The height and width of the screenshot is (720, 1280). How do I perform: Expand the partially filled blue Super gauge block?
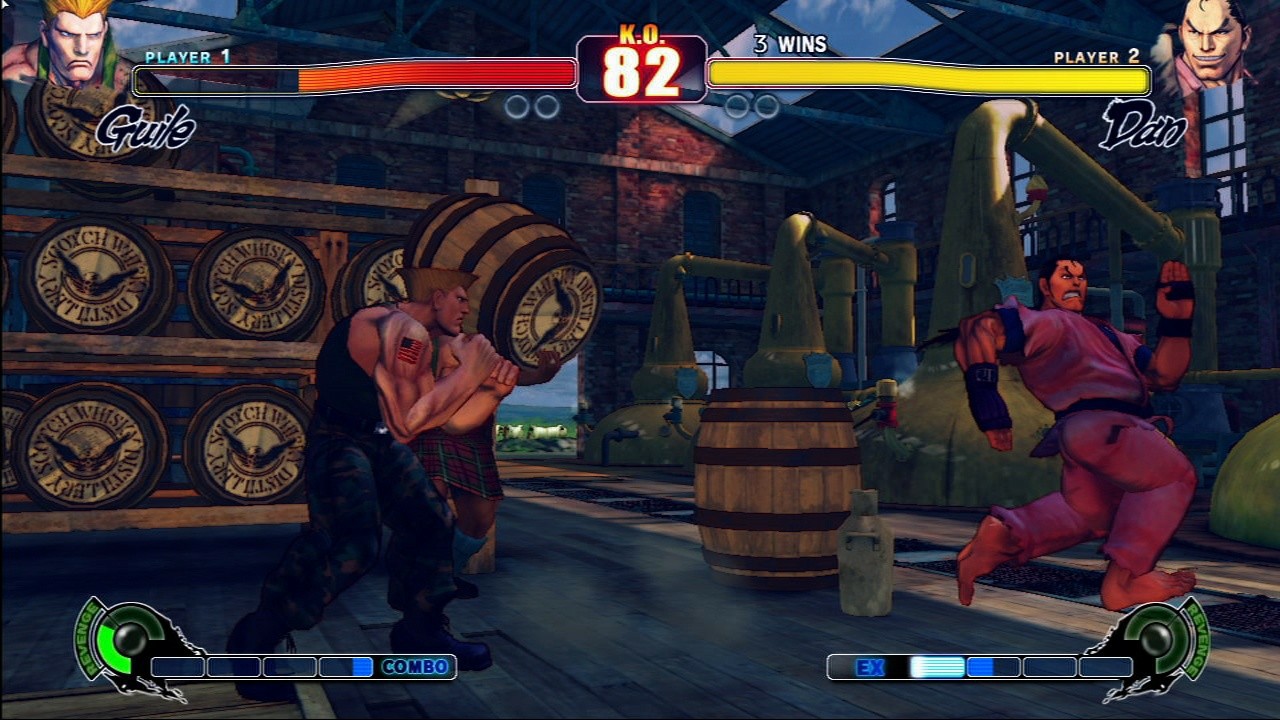click(x=350, y=666)
